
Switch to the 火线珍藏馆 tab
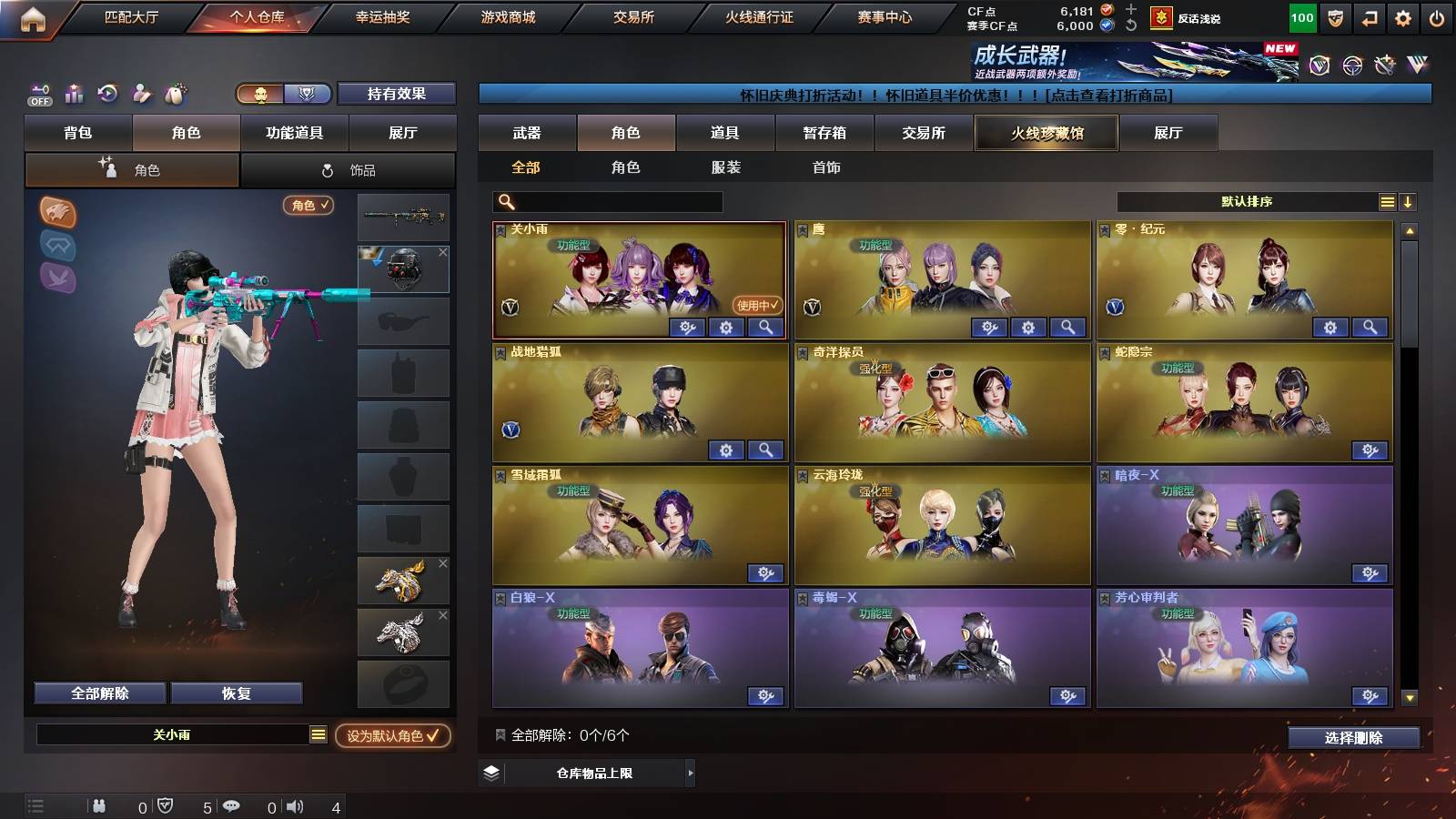coord(1045,133)
